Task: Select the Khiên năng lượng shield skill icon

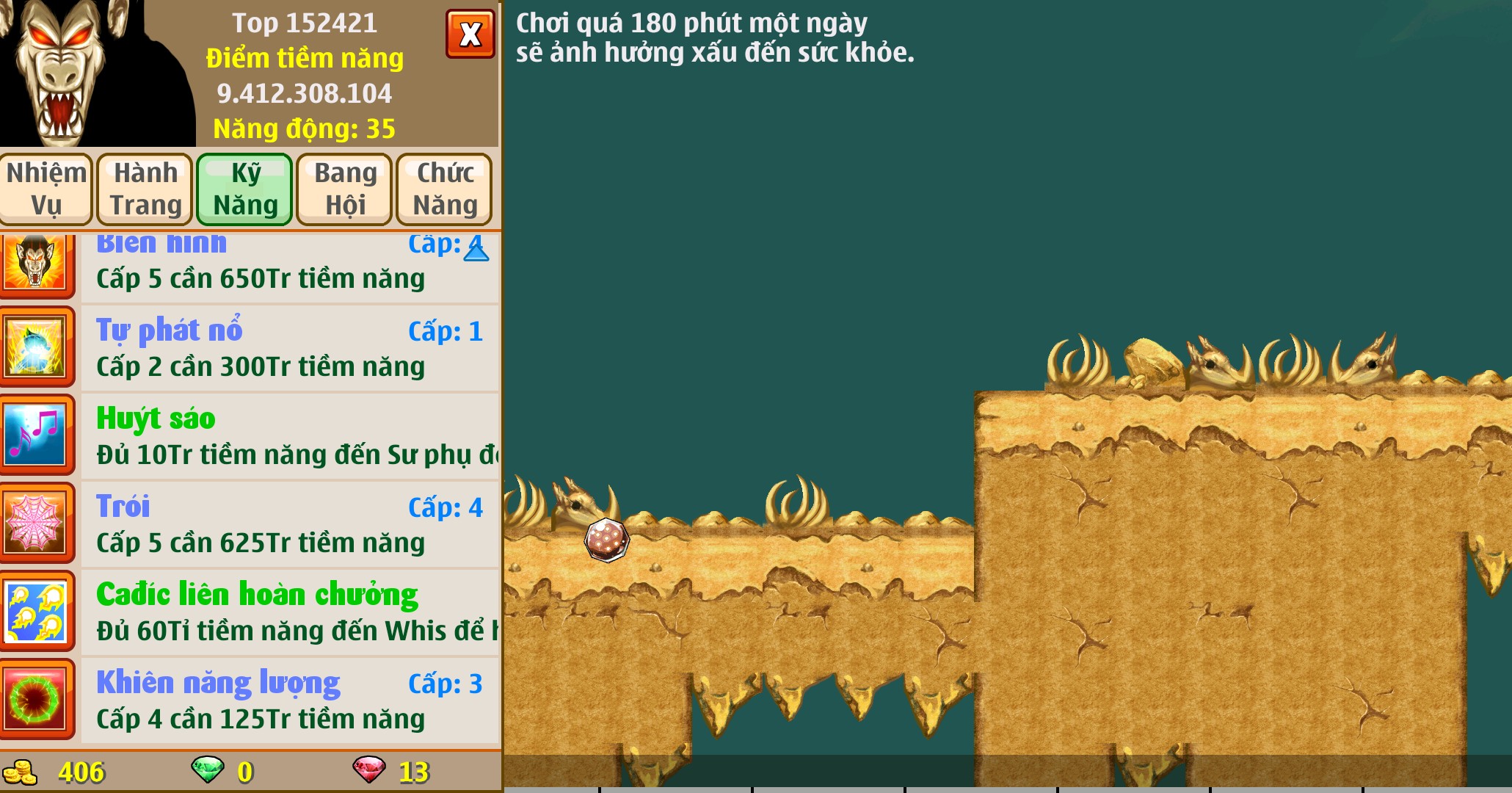Action: (38, 699)
